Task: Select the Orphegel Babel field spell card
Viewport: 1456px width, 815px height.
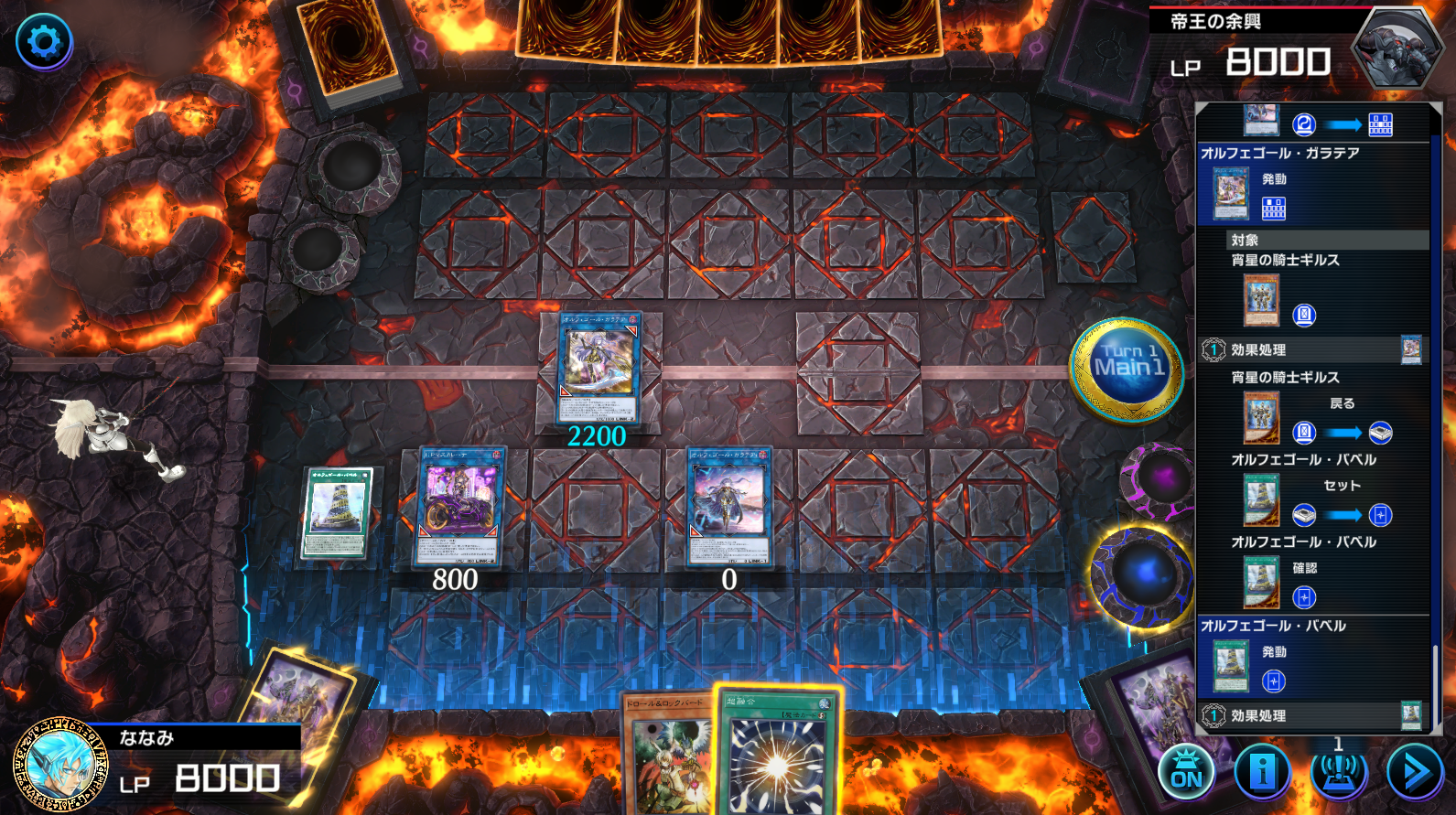Action: click(337, 511)
